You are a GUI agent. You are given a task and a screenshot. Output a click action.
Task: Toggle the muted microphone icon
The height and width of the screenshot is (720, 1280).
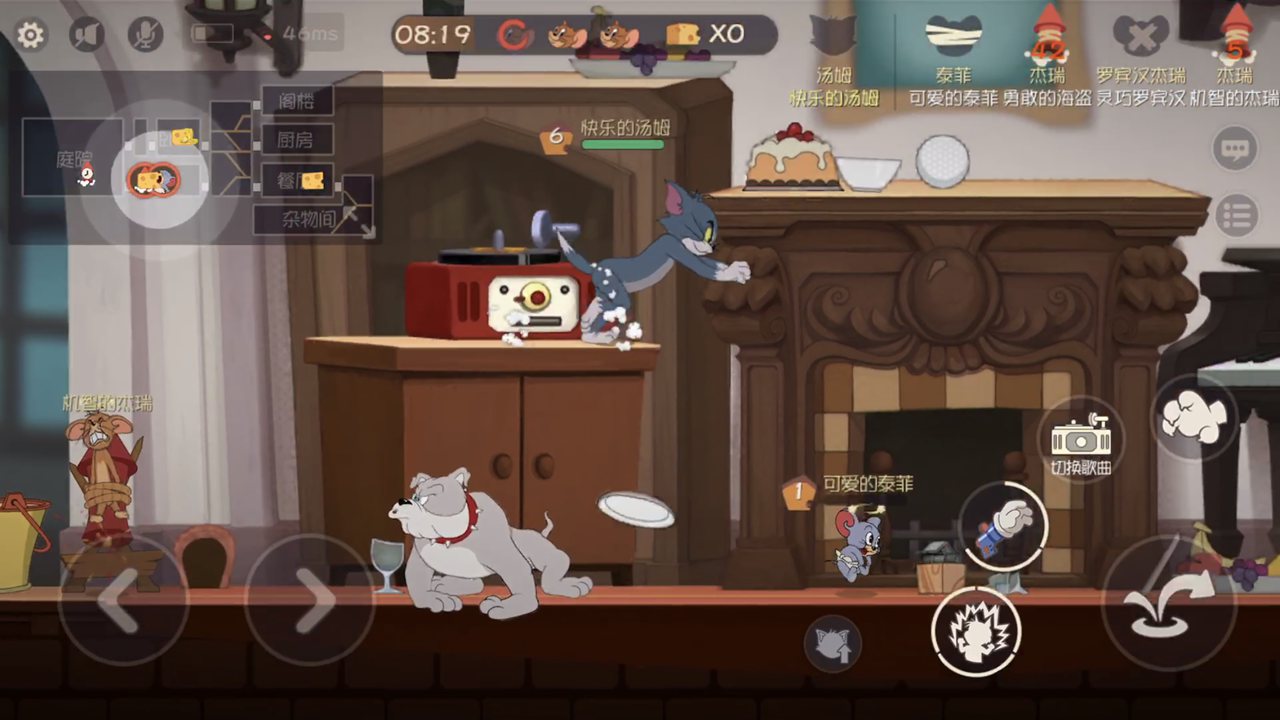pyautogui.click(x=145, y=36)
